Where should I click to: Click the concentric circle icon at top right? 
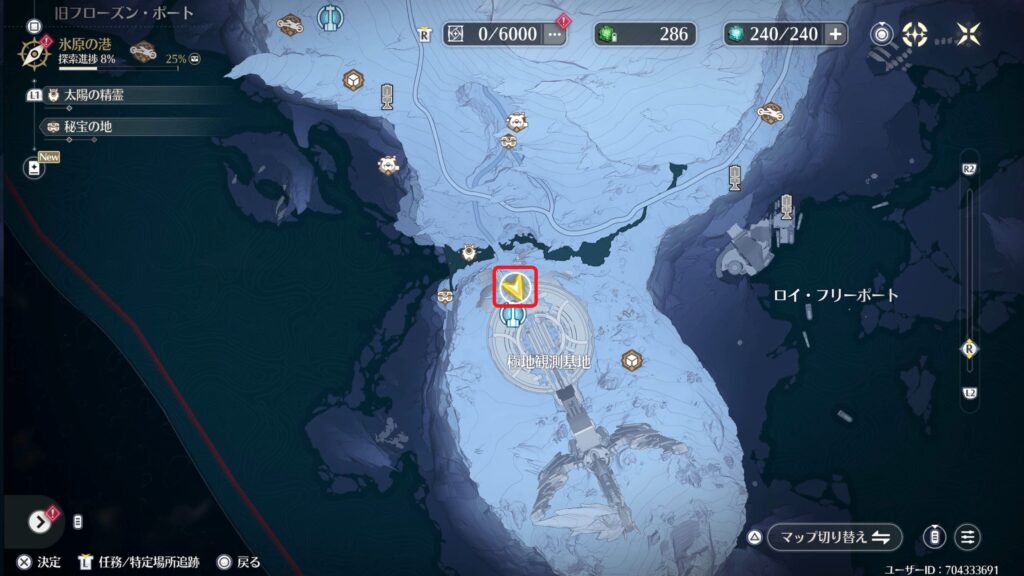pos(882,34)
